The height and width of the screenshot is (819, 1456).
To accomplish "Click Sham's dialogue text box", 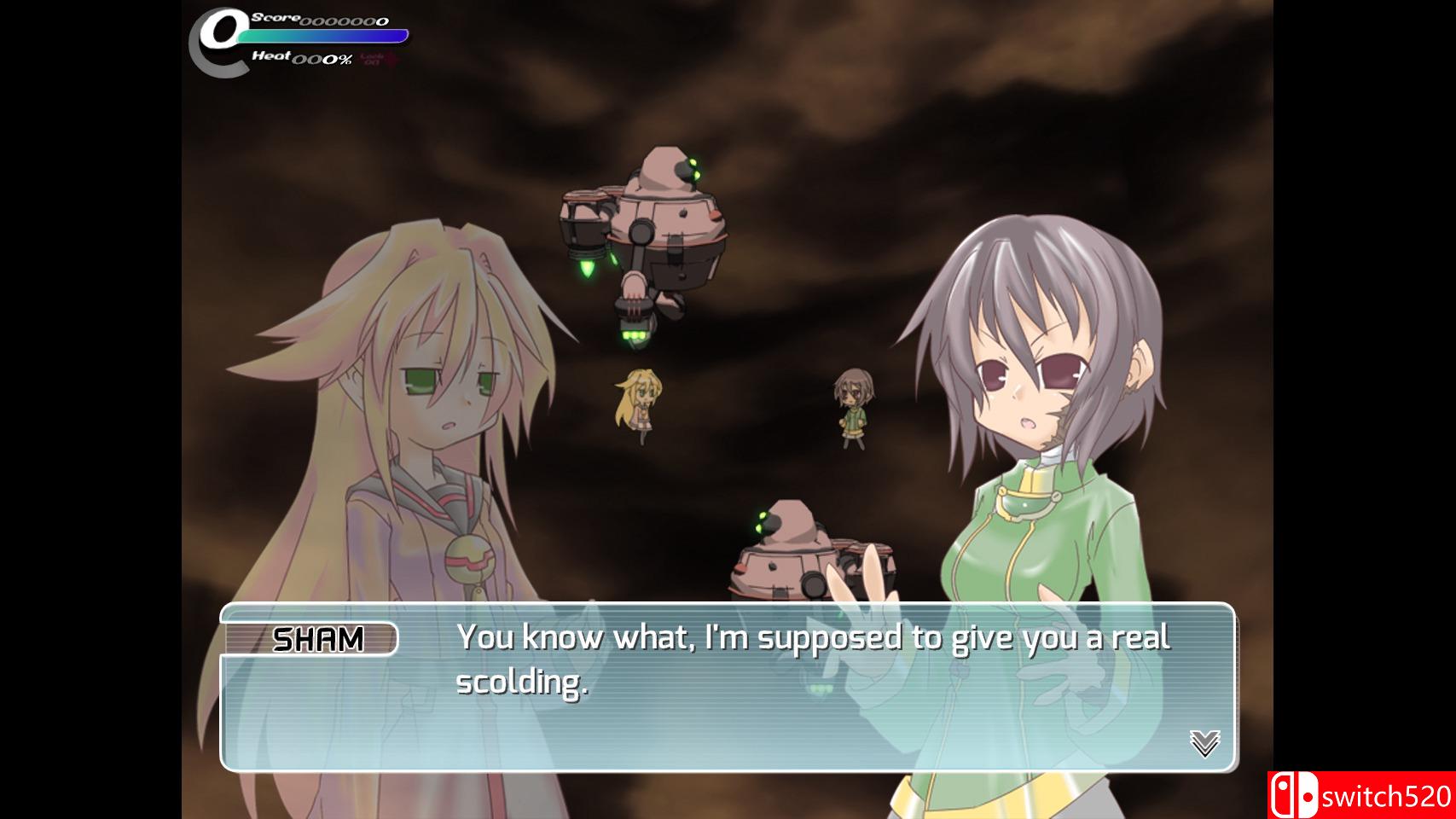I will click(727, 688).
